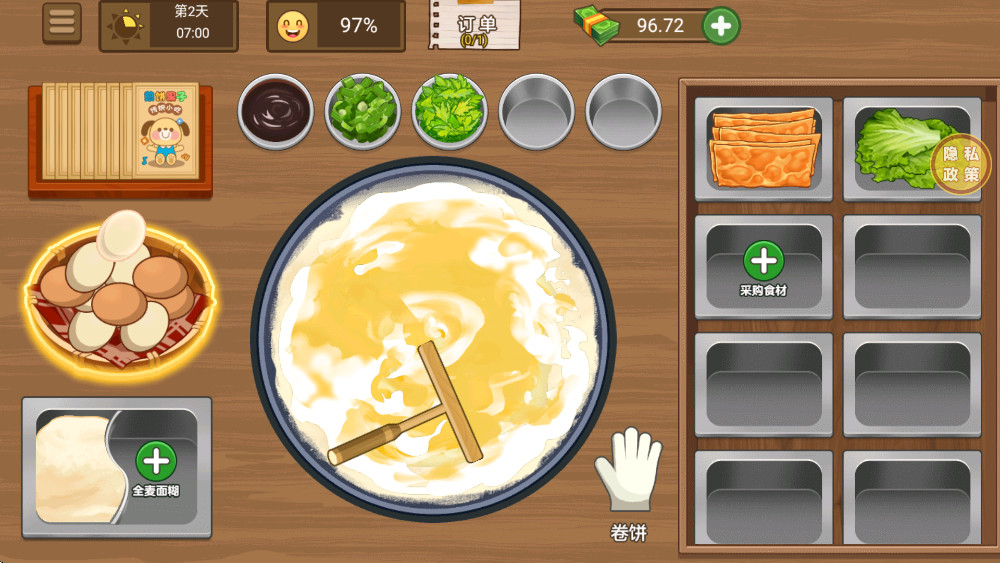Tap the egg basket
1000x563 pixels.
(120, 290)
